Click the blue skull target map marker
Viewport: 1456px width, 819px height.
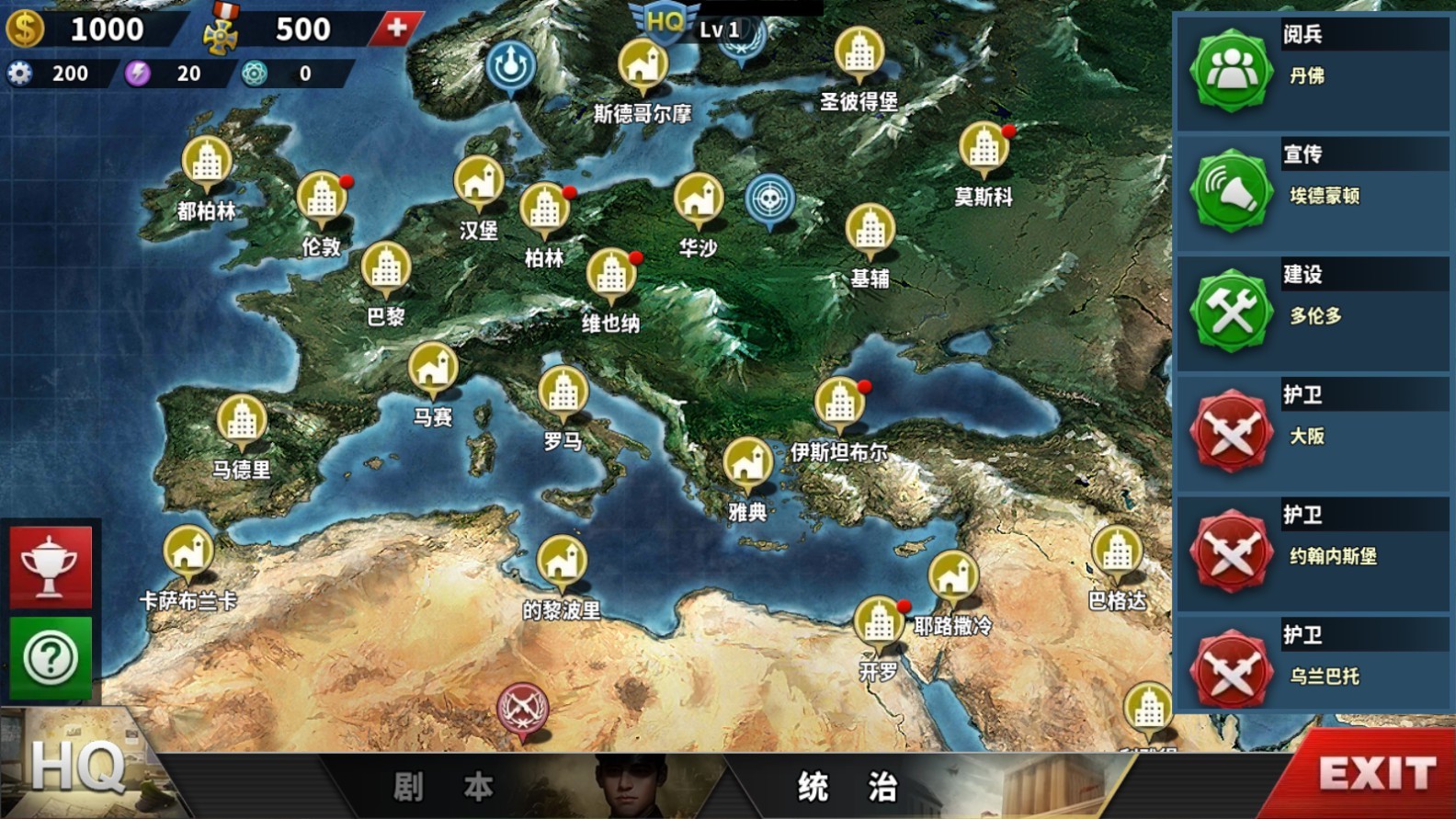pos(770,199)
